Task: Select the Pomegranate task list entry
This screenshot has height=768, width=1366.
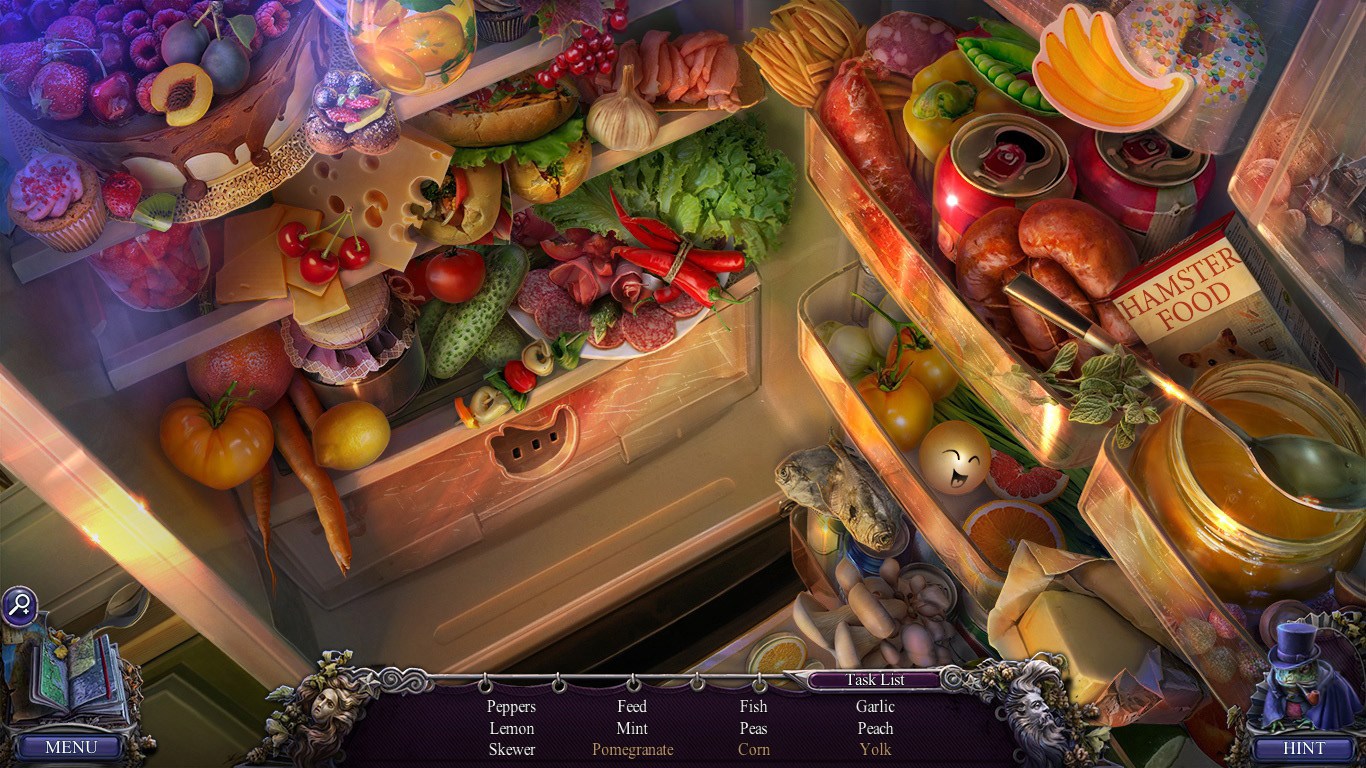Action: tap(632, 749)
